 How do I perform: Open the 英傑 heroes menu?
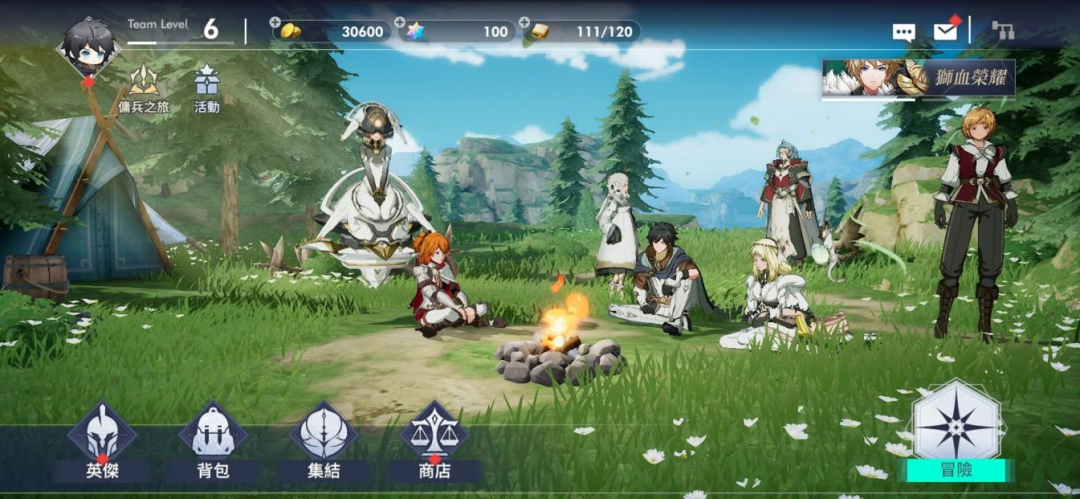point(102,442)
